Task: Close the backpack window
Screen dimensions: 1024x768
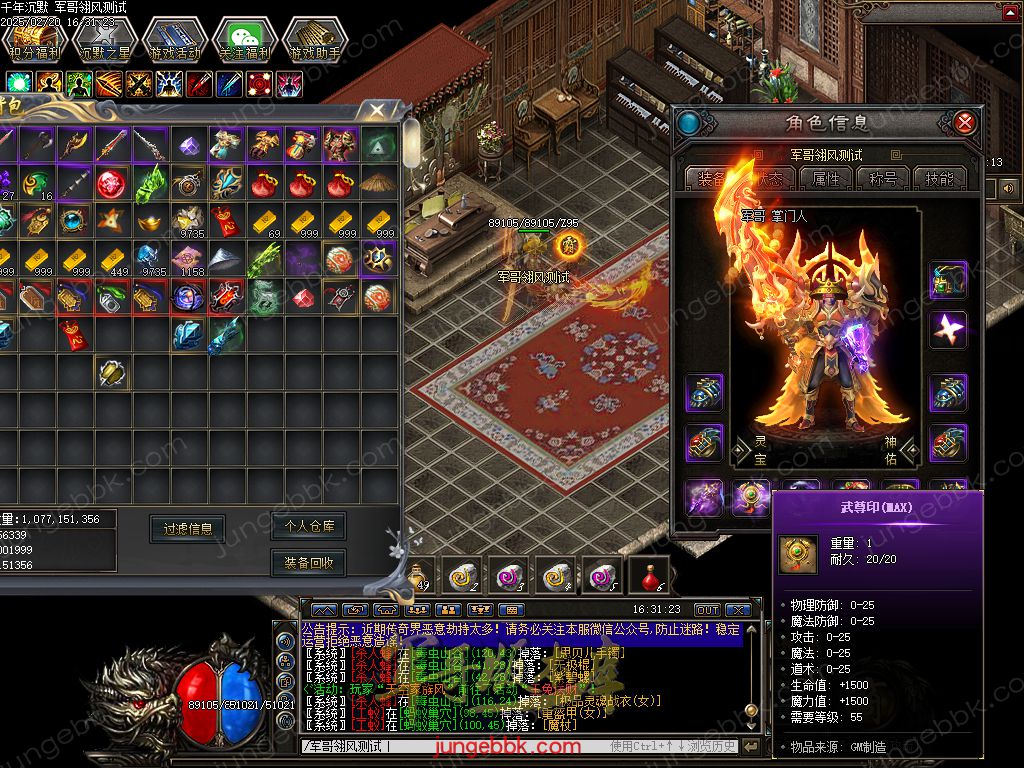Action: point(376,110)
